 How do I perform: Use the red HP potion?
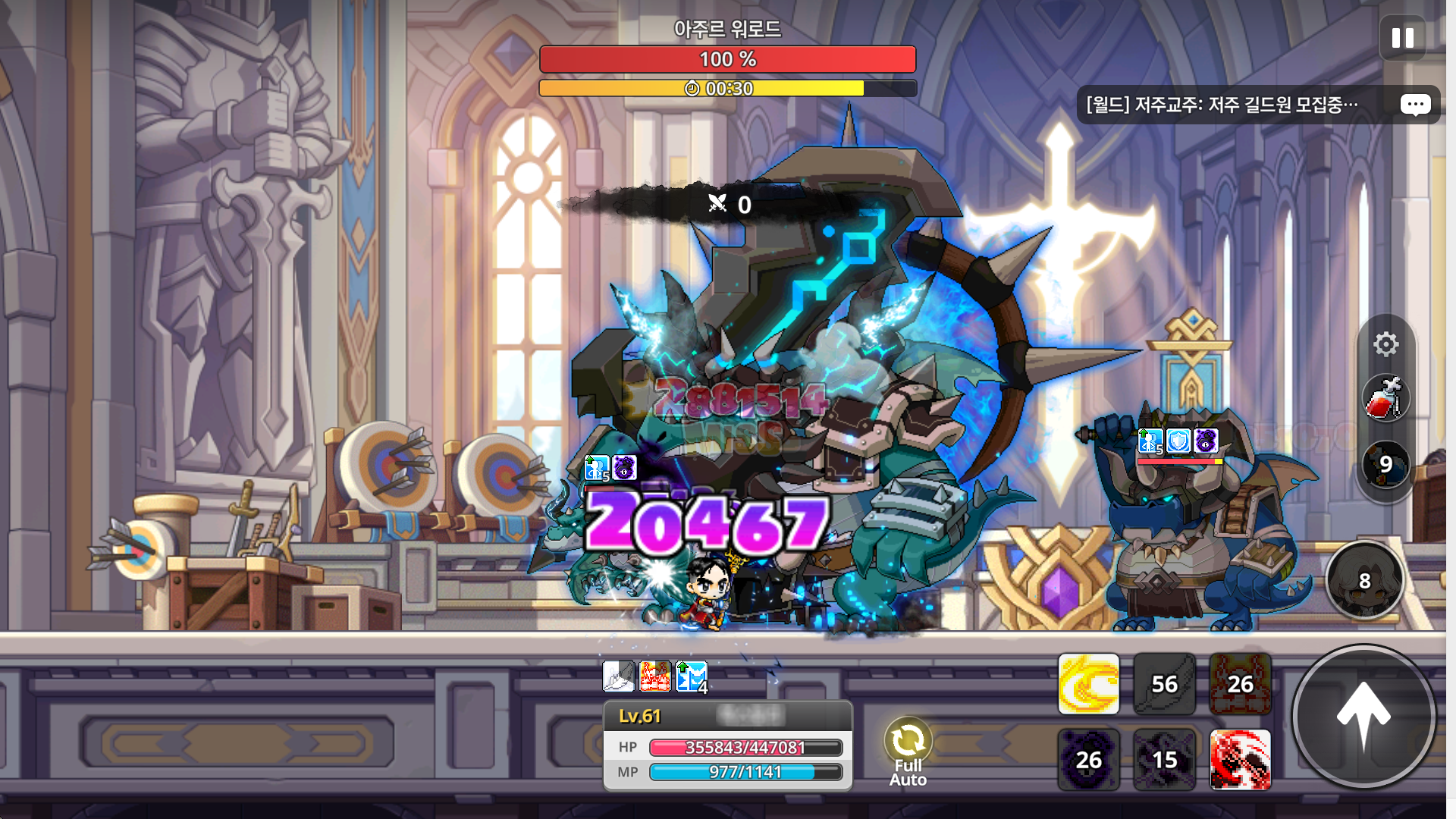[x=1385, y=398]
